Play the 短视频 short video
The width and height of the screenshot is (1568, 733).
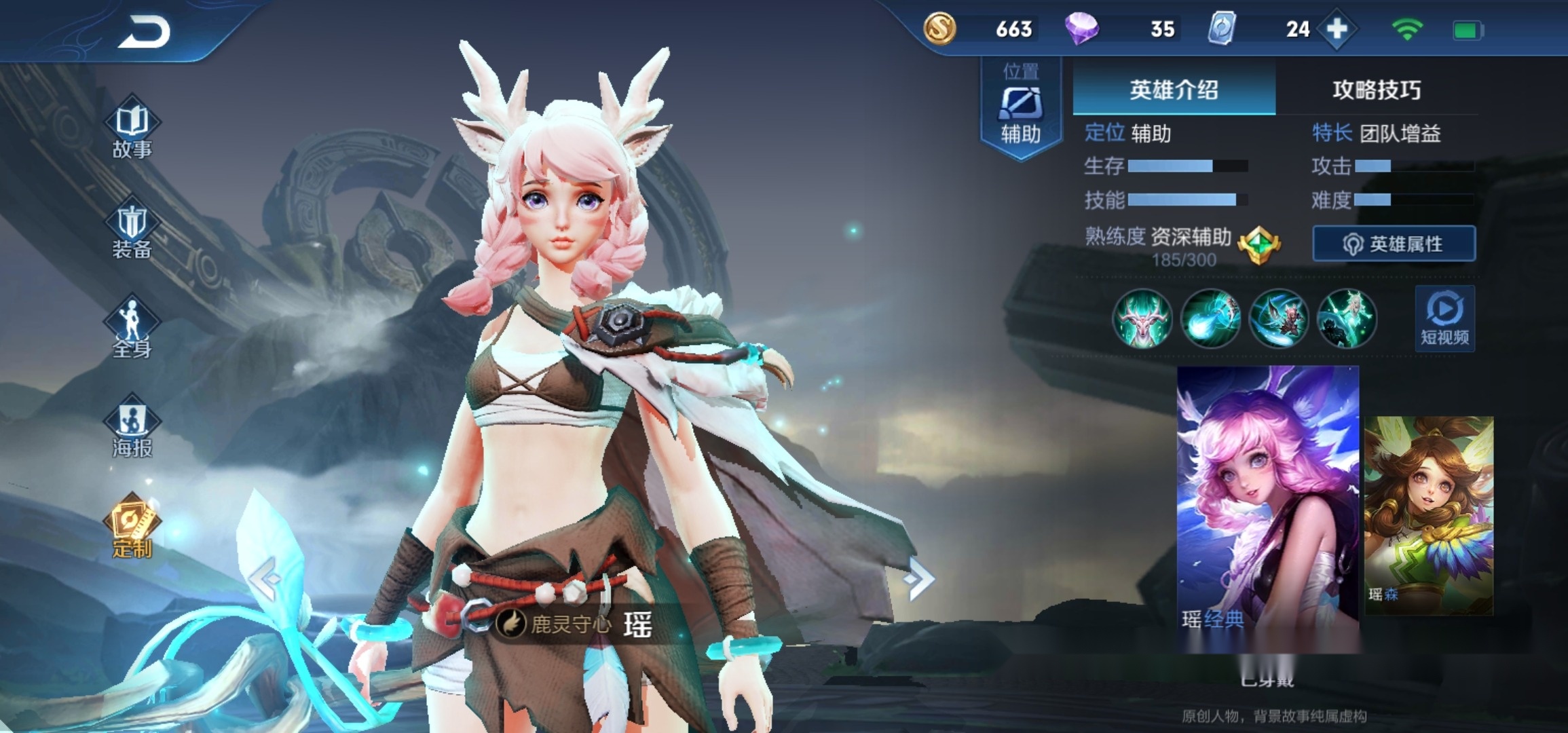pos(1444,318)
